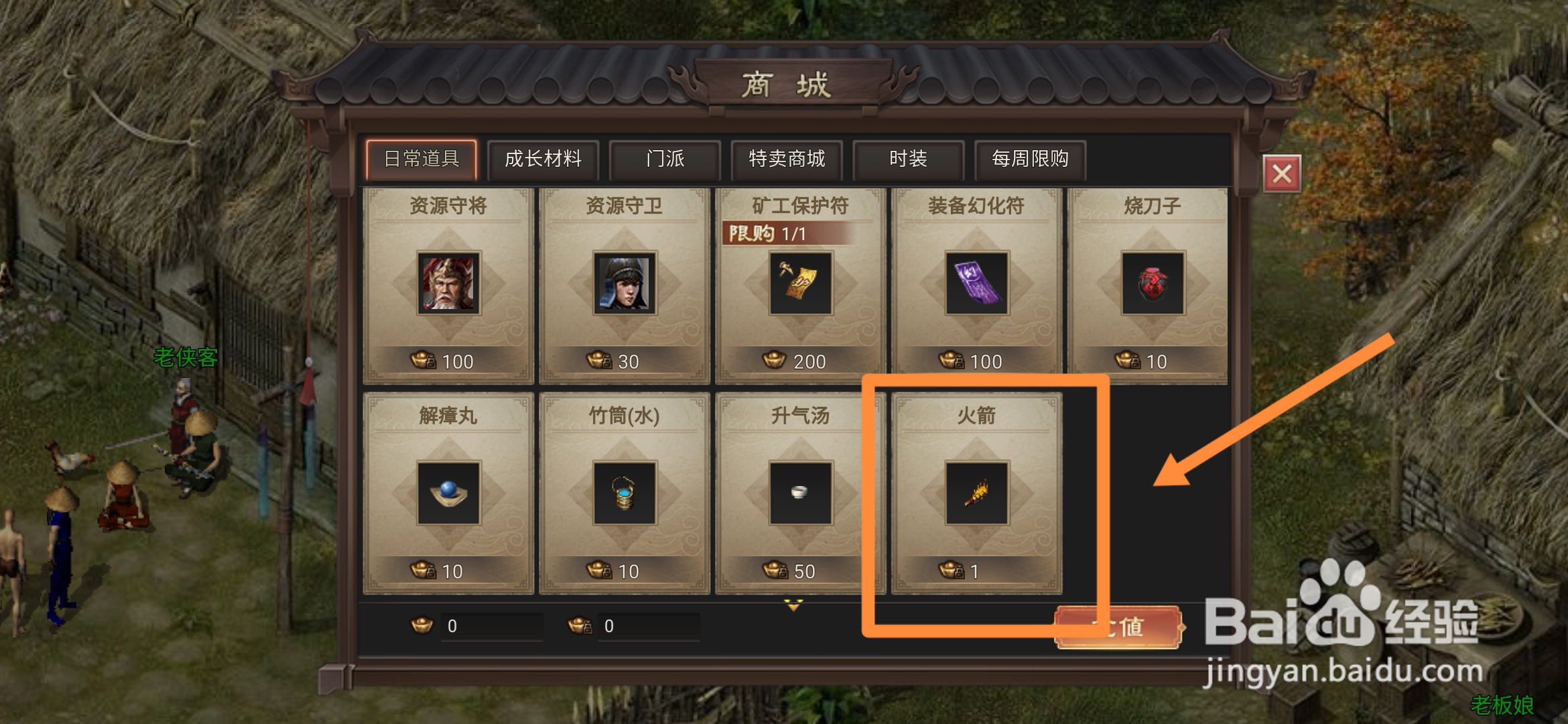Select the 门派 tab

(x=665, y=160)
